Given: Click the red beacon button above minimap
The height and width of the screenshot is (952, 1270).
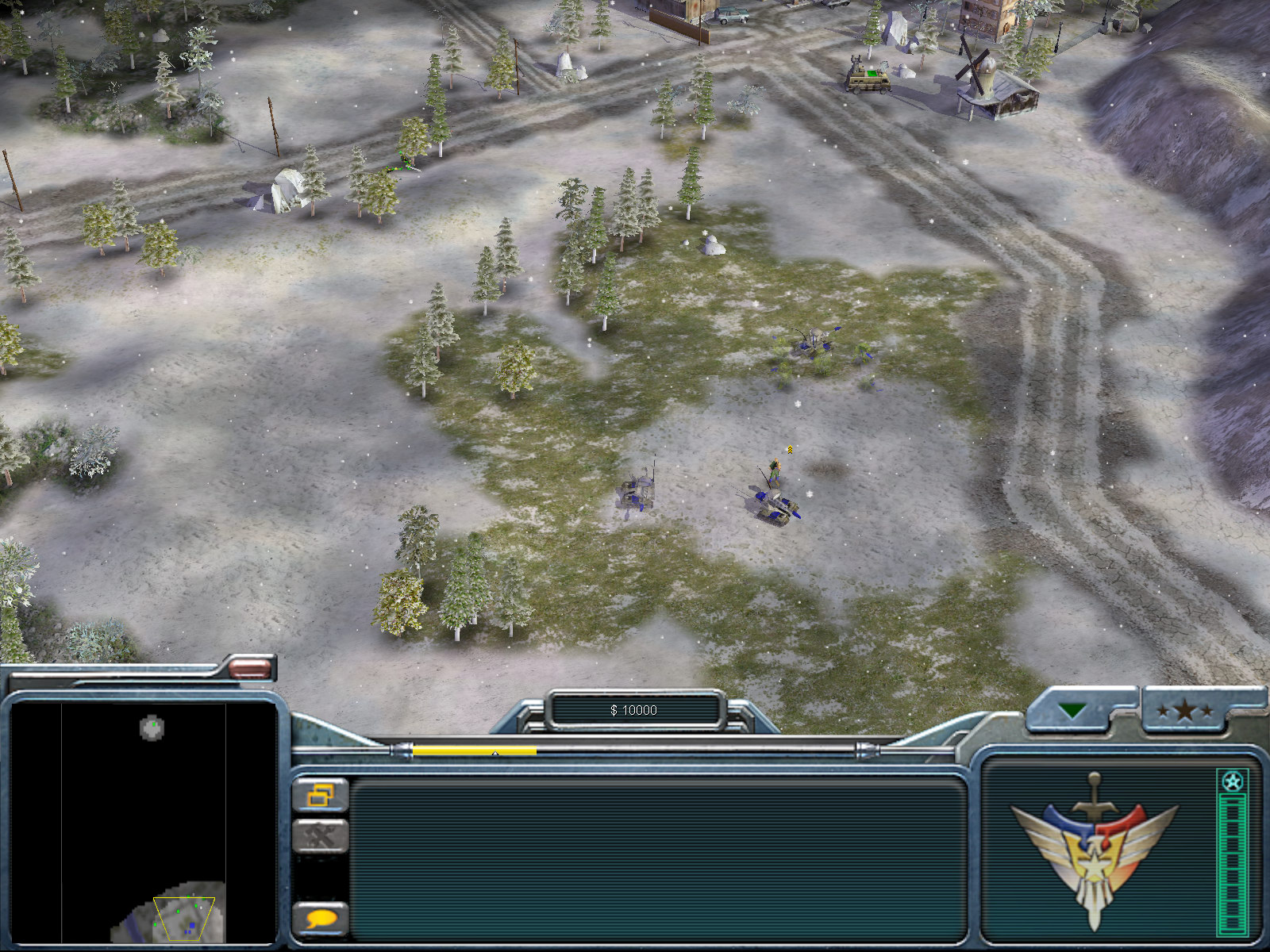Looking at the screenshot, I should (x=250, y=668).
